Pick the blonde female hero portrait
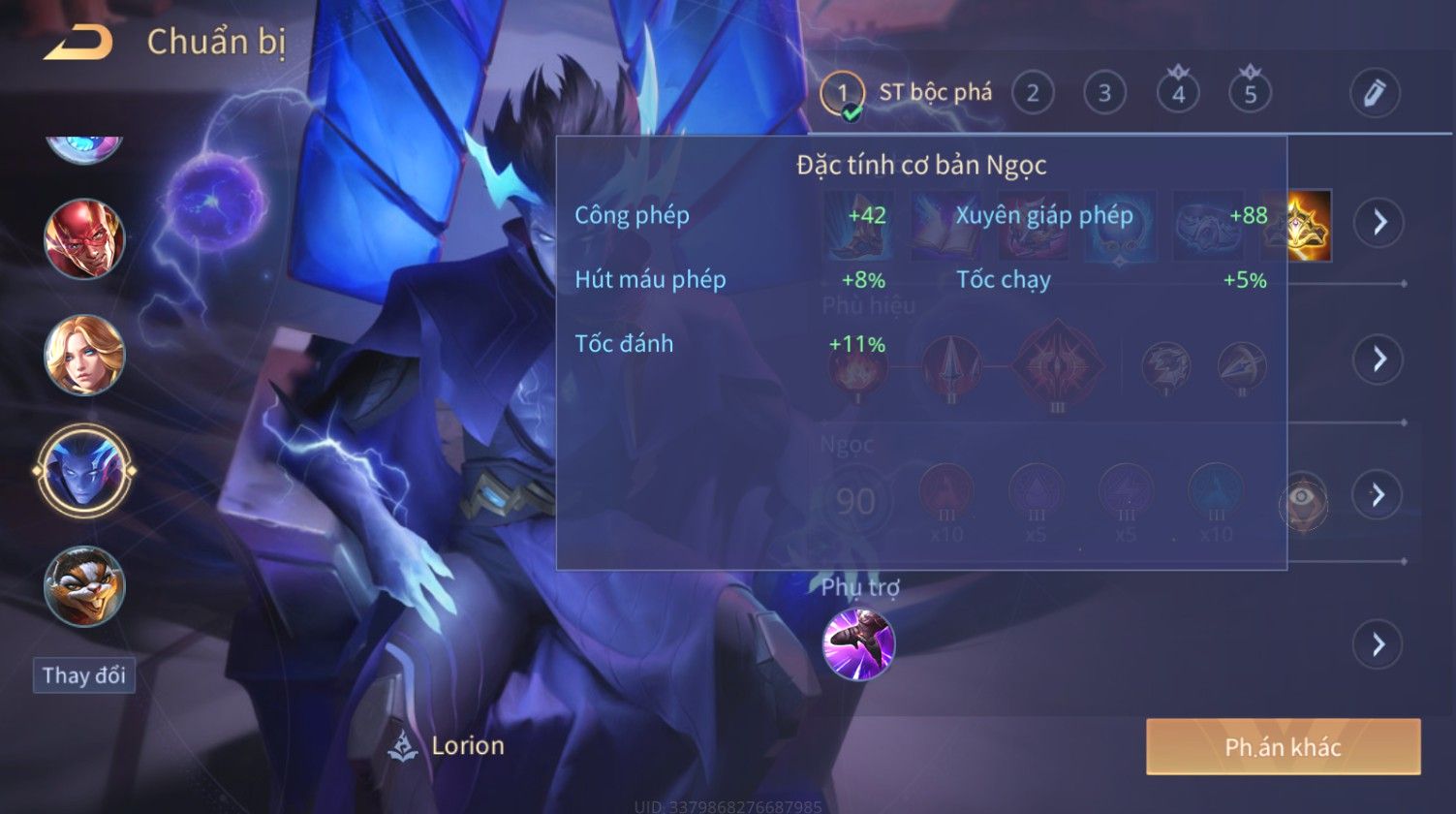Image resolution: width=1456 pixels, height=814 pixels. (84, 355)
